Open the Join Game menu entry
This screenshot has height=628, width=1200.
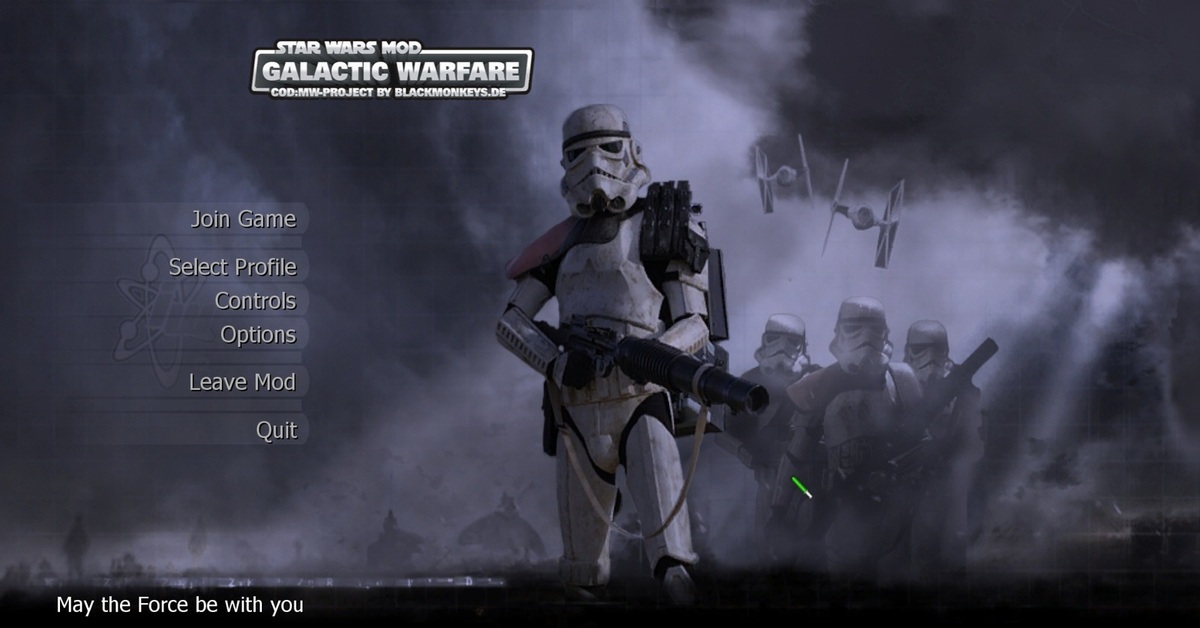point(243,219)
